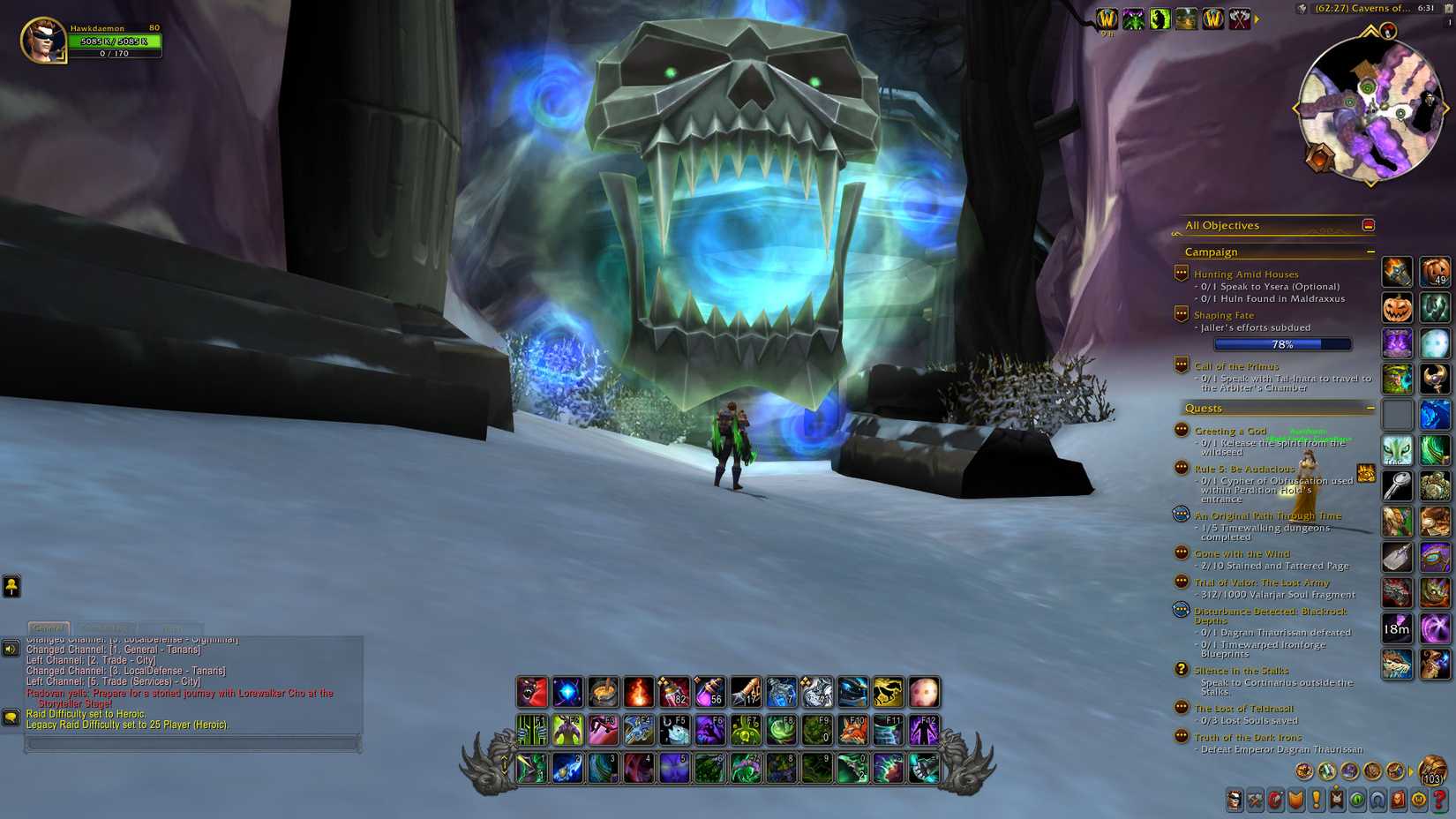Click the Shaping Fate 78% progress bar

click(1281, 345)
